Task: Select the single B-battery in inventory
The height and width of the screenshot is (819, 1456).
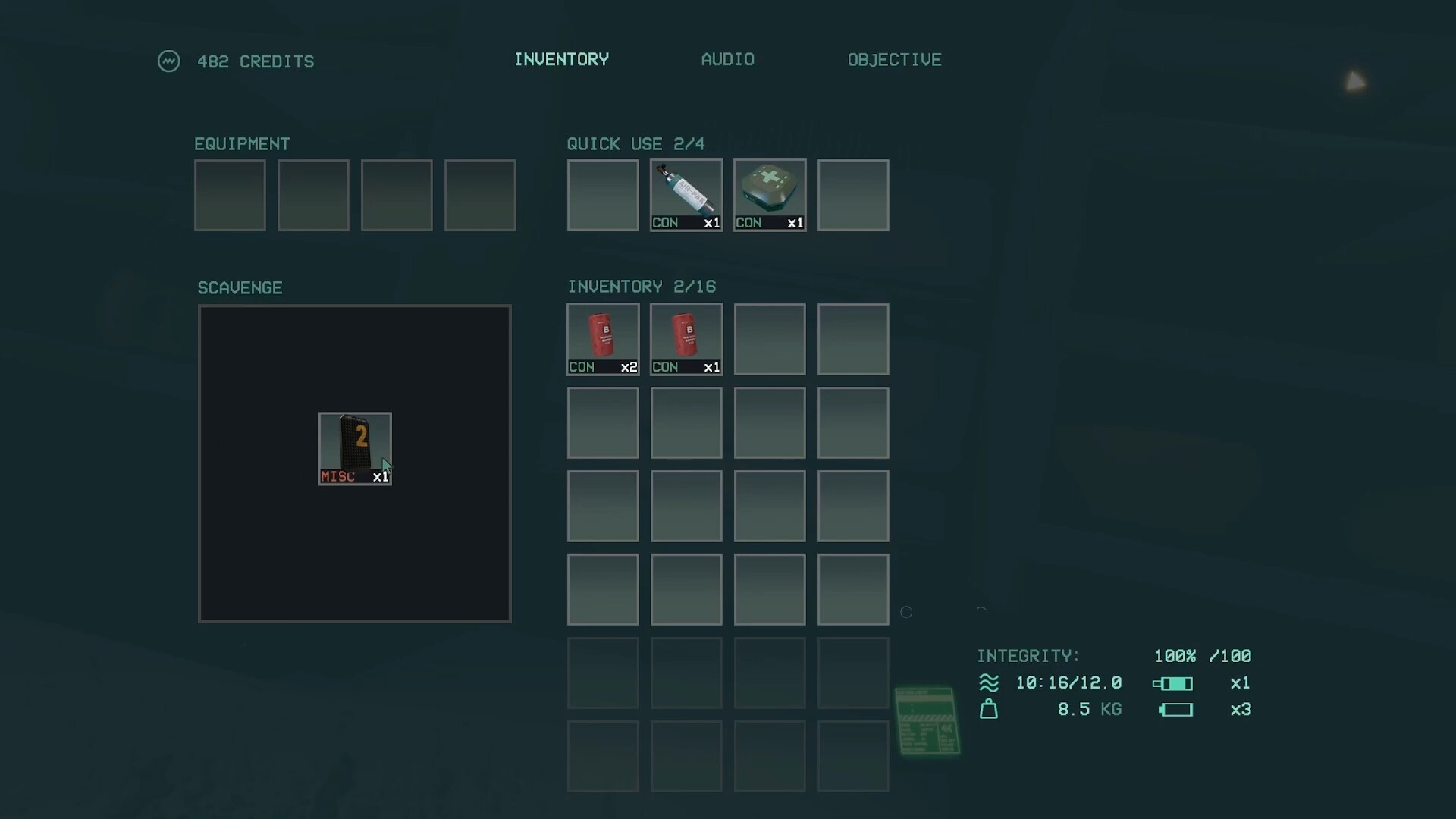Action: [686, 339]
